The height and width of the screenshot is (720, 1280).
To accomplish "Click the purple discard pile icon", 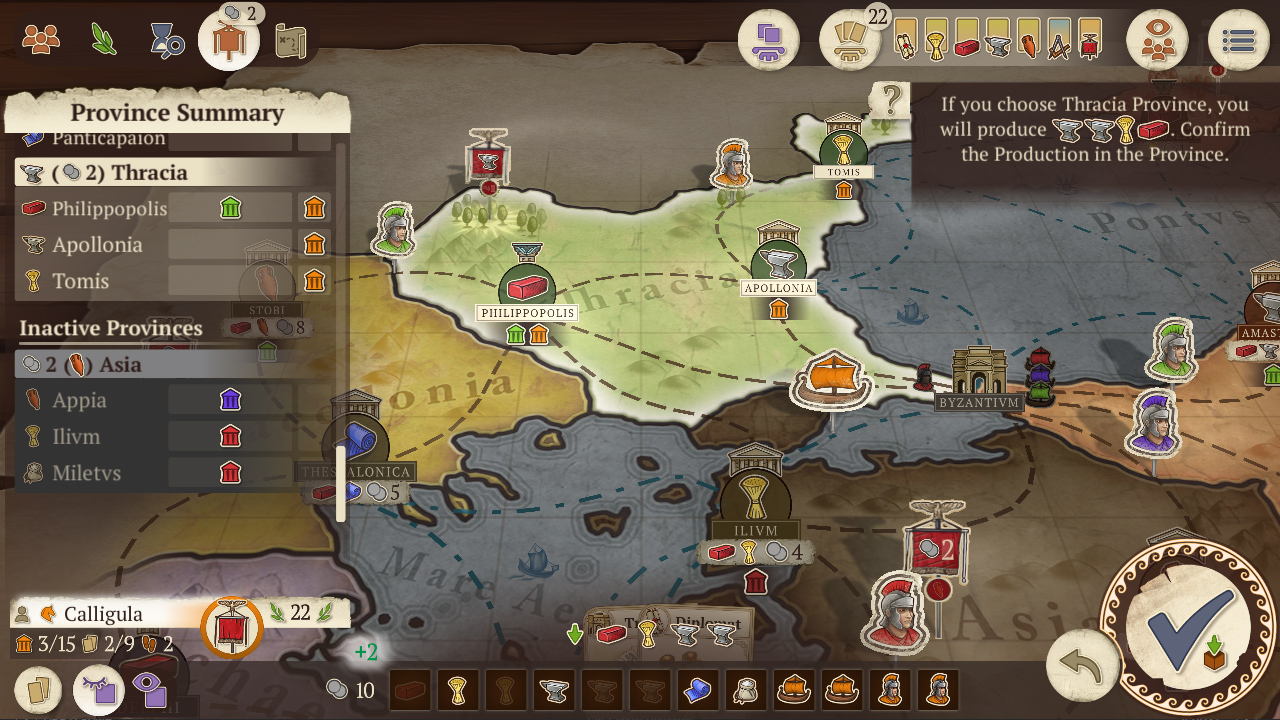I will coord(769,40).
